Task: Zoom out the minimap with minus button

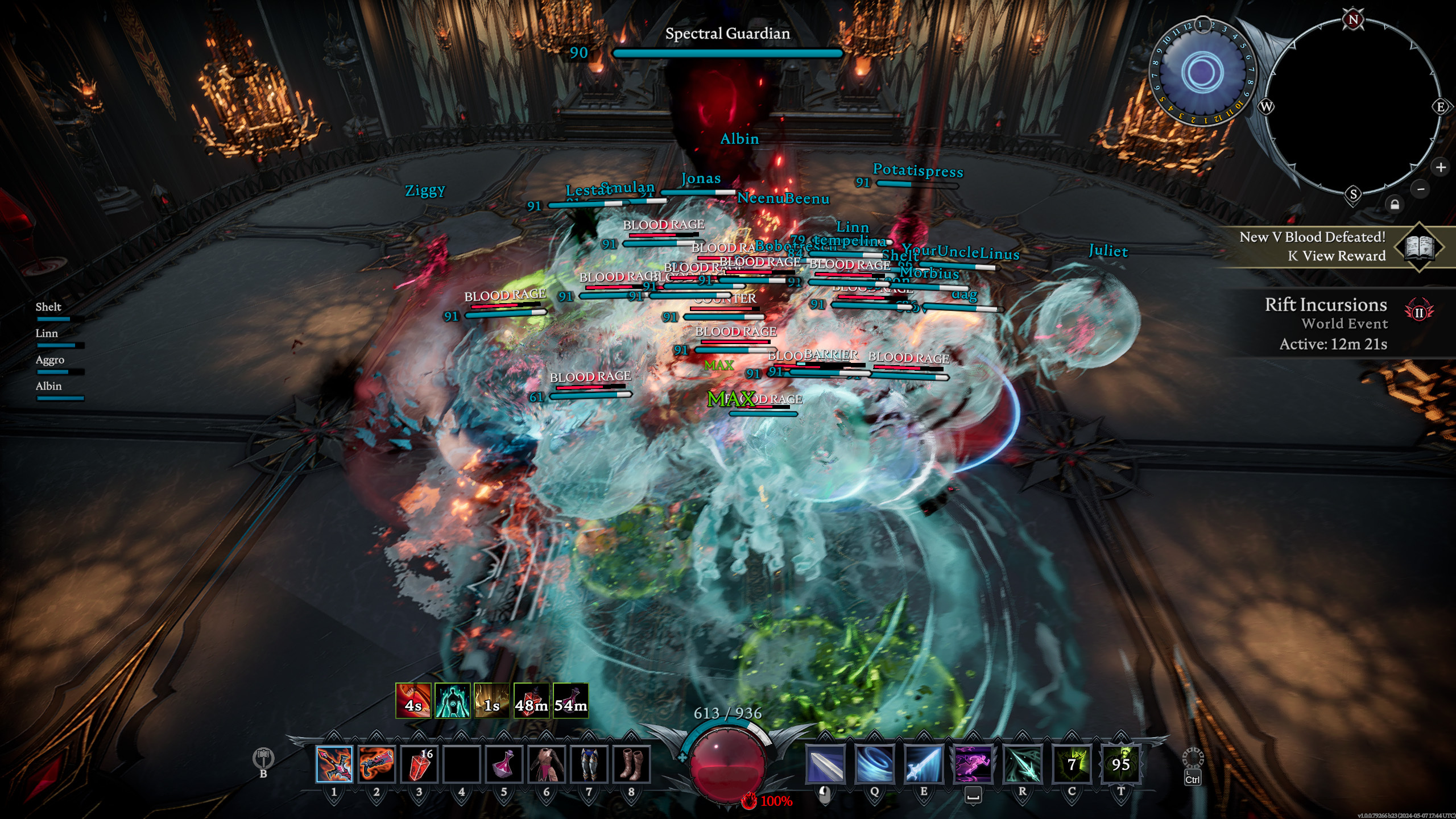Action: coord(1421,189)
